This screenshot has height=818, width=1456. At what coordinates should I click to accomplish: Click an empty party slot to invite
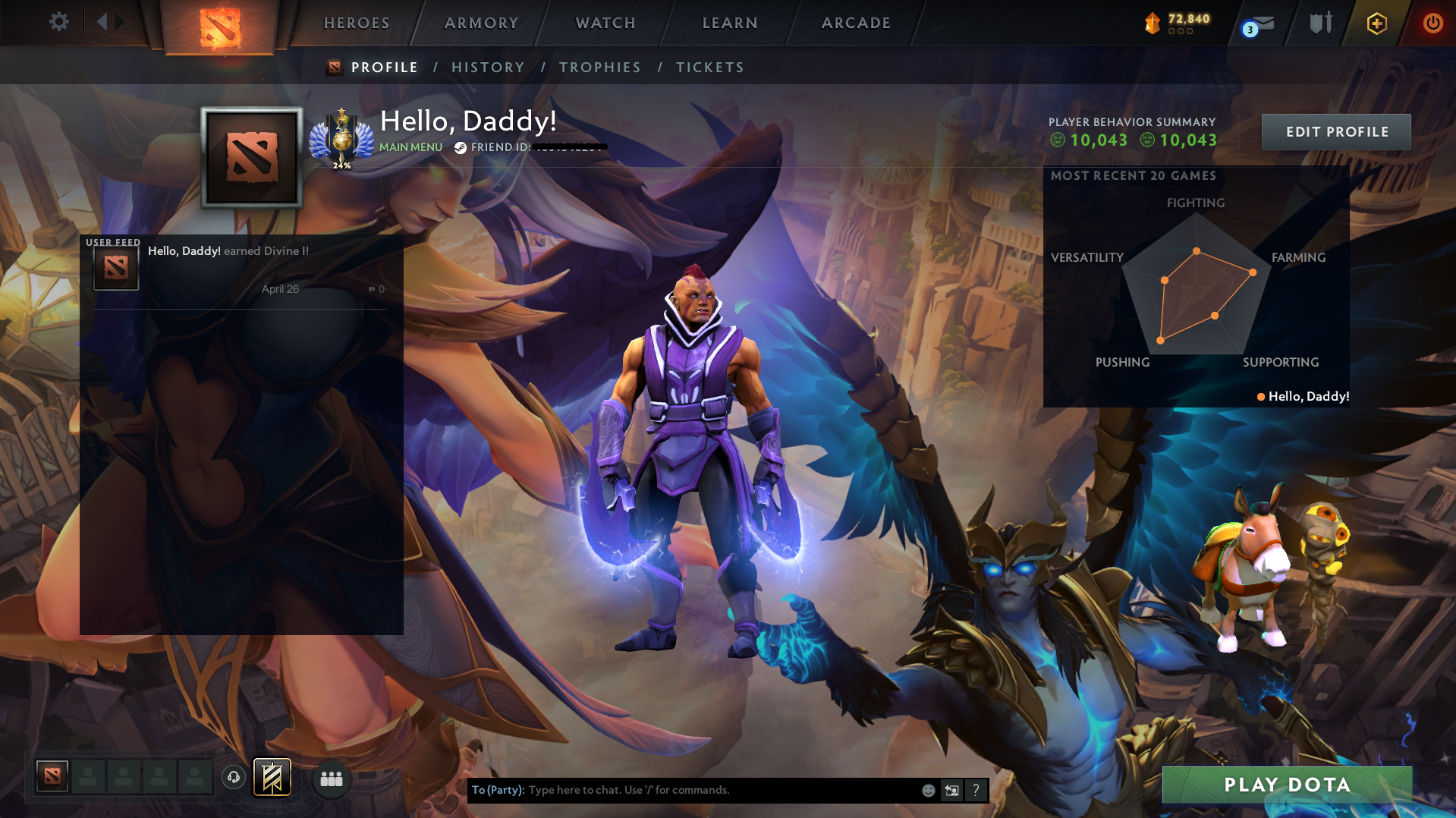[x=89, y=776]
